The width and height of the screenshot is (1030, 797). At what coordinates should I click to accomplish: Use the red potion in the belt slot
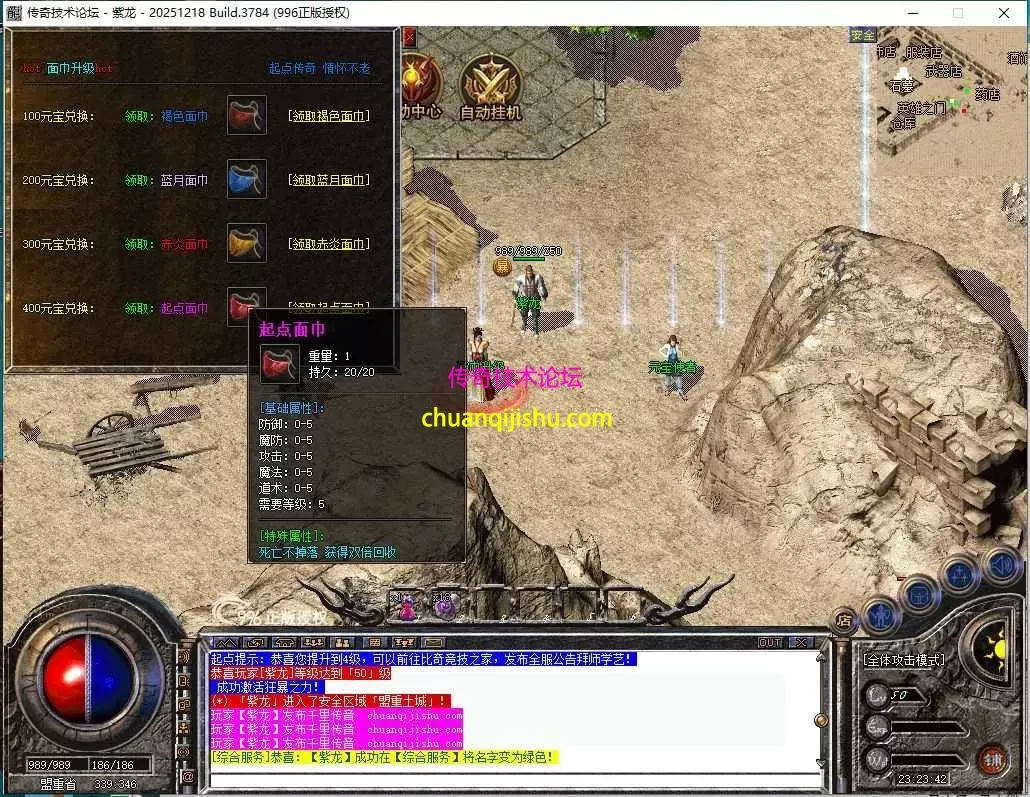(x=407, y=605)
